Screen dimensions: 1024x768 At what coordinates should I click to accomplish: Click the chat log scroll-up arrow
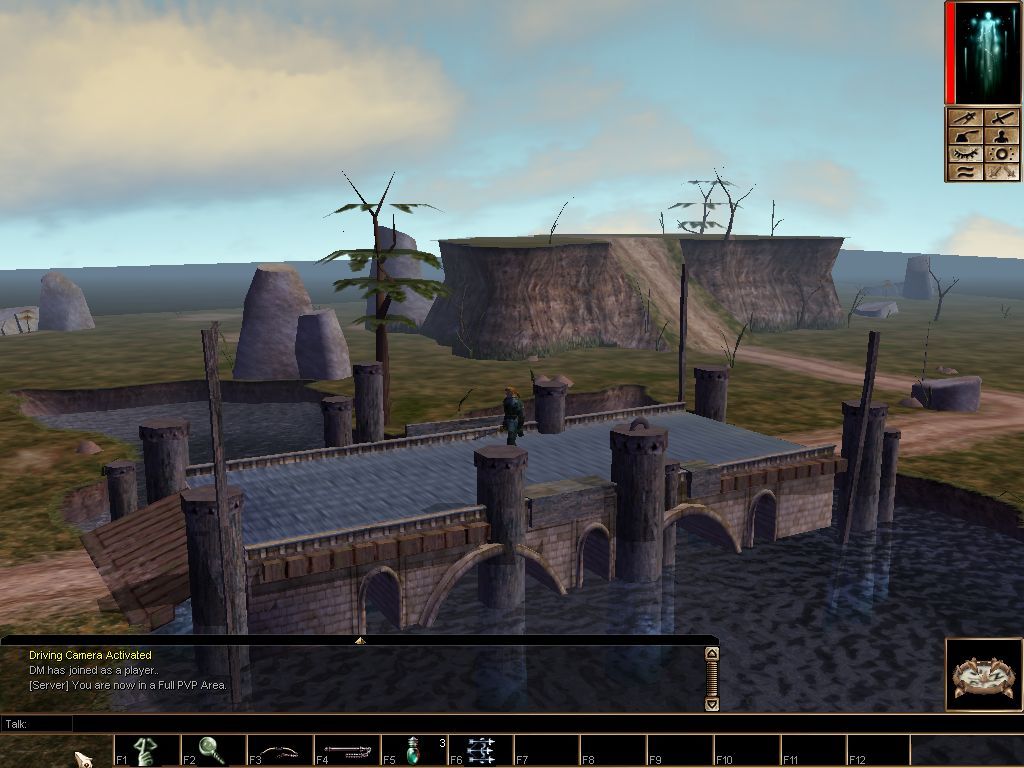711,654
